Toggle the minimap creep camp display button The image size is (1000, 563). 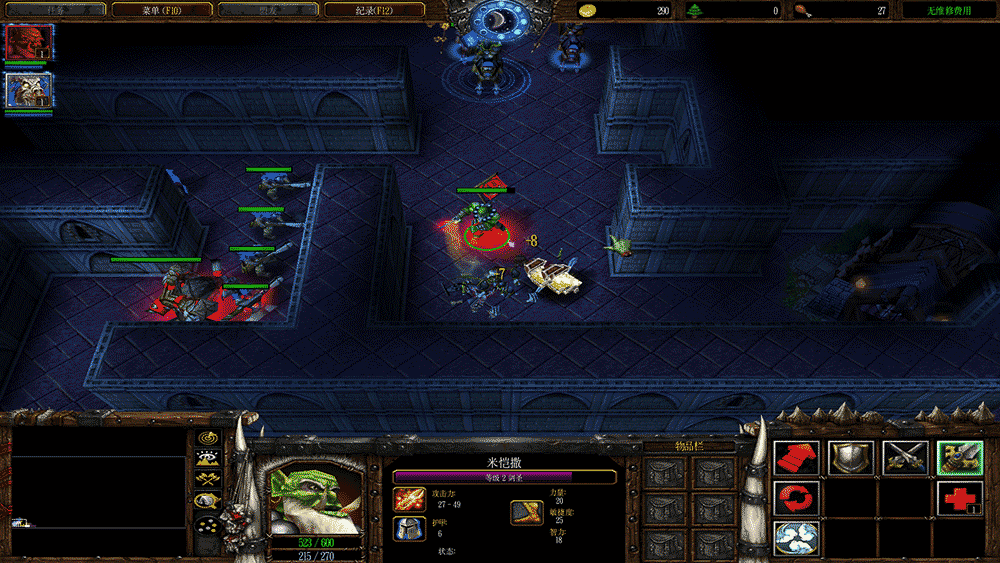tap(208, 500)
